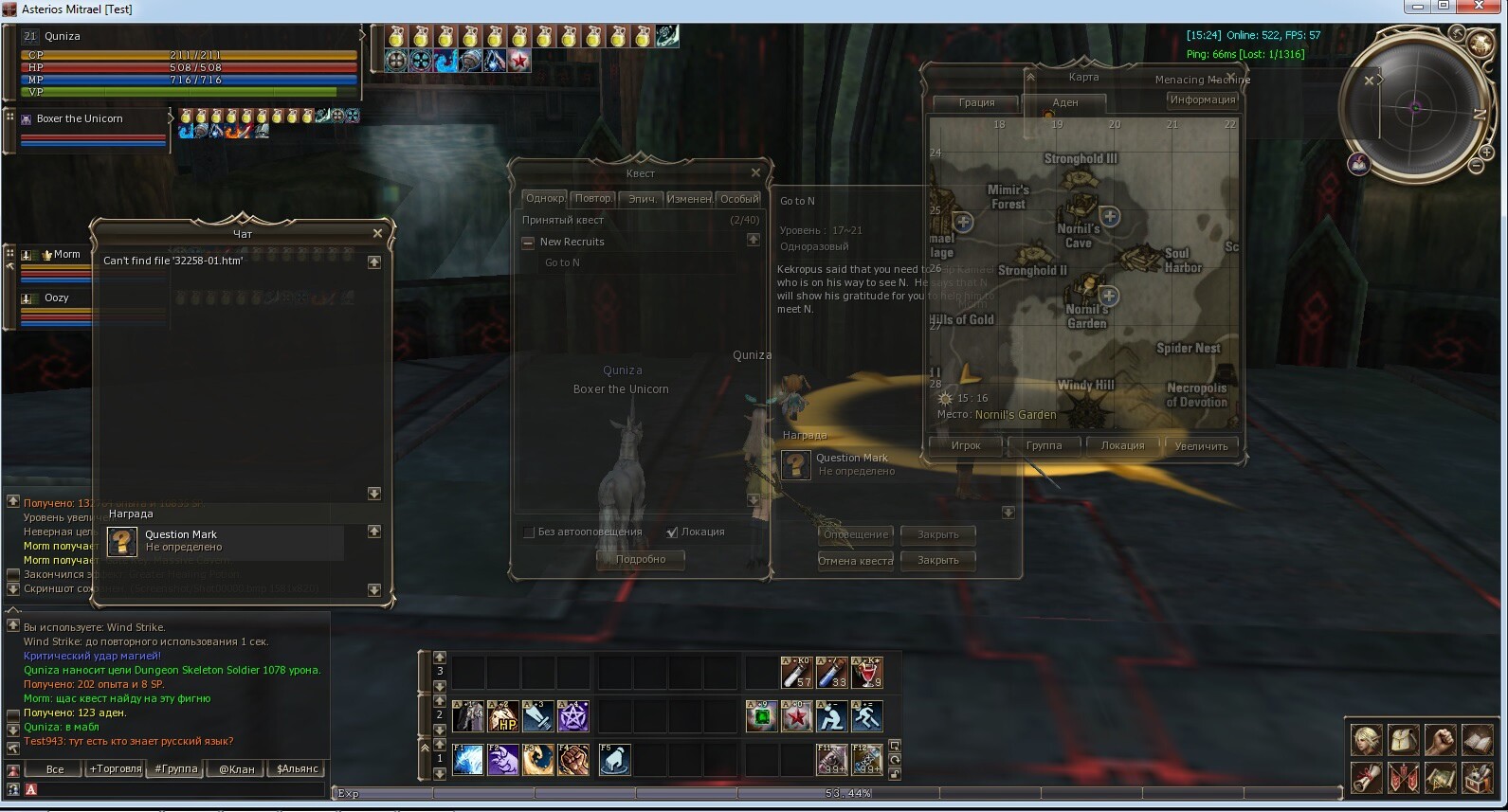Image resolution: width=1508 pixels, height=812 pixels.
Task: Click the Оповещение button
Action: coord(855,534)
